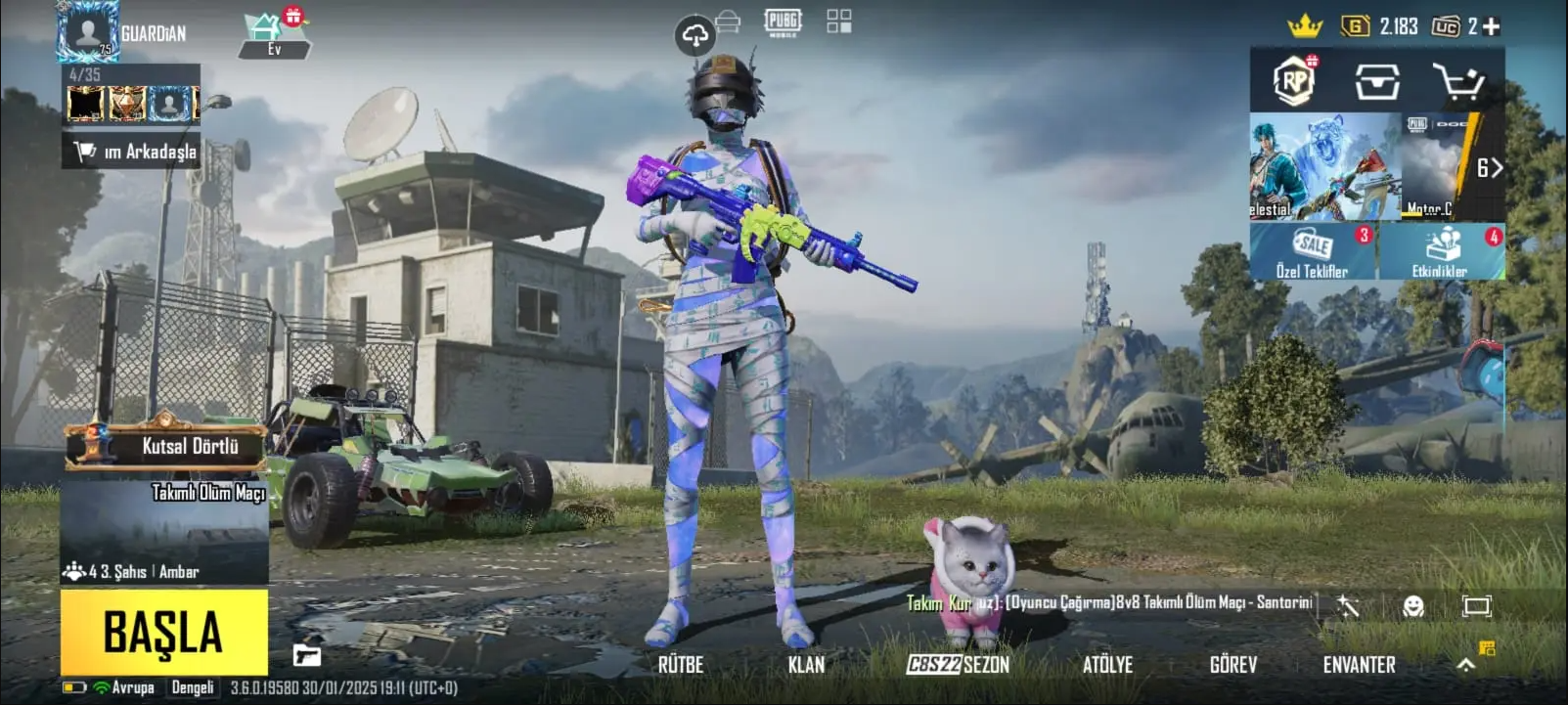Open the Royale Pass RP icon
The width and height of the screenshot is (1568, 705).
pos(1294,81)
